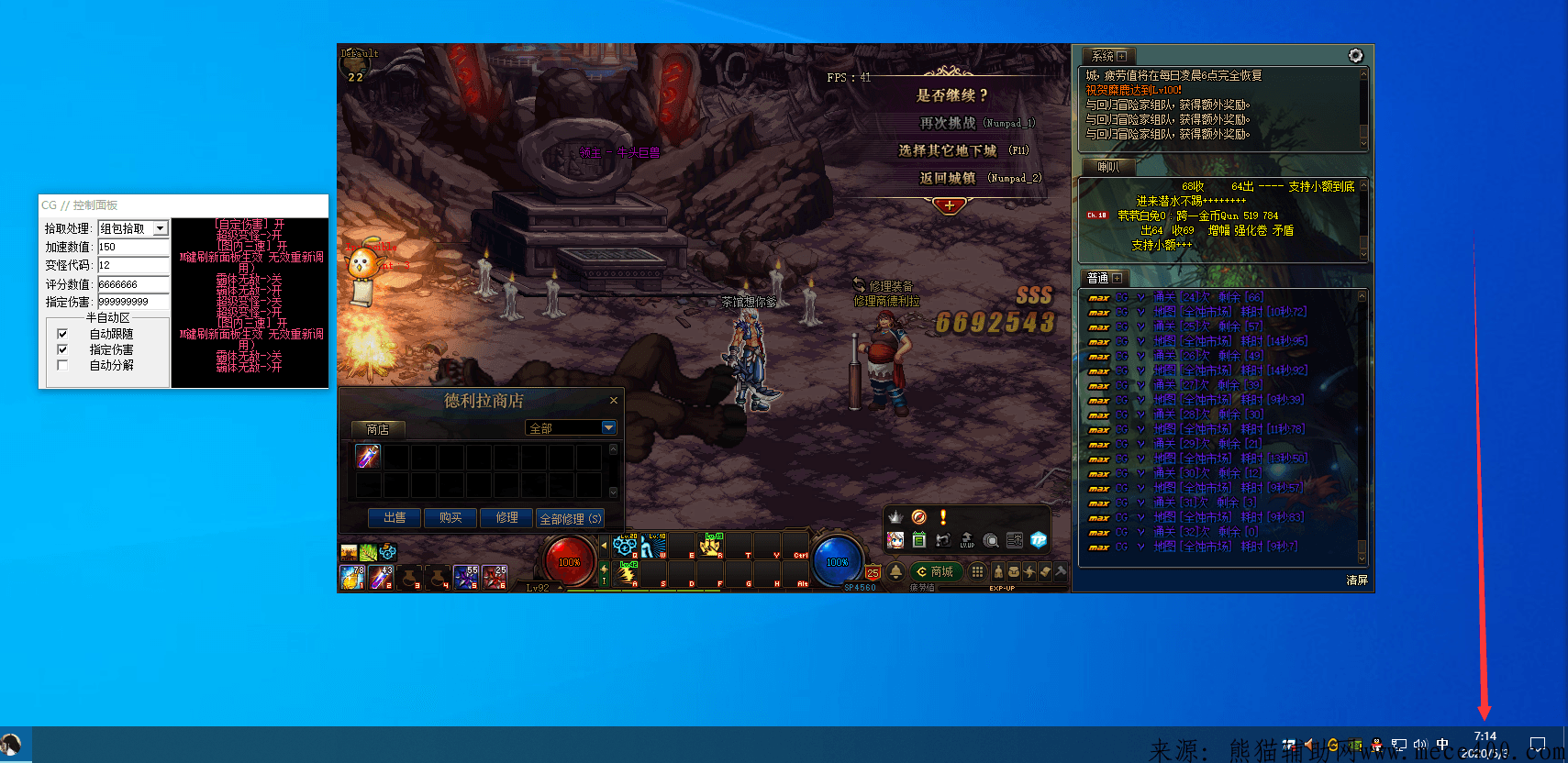Open the 拾取处理 pickup dropdown in control panel
The height and width of the screenshot is (763, 1568).
pyautogui.click(x=160, y=228)
